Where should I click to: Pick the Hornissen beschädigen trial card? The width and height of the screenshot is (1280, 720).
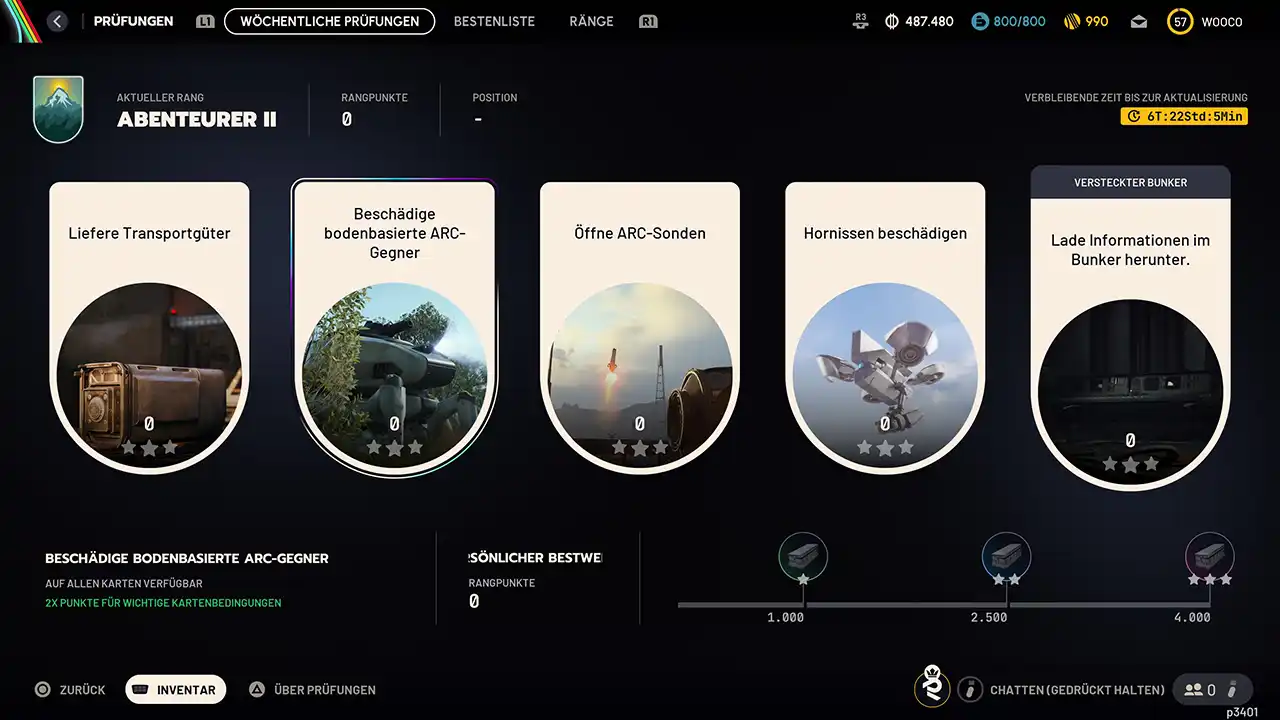pos(885,325)
